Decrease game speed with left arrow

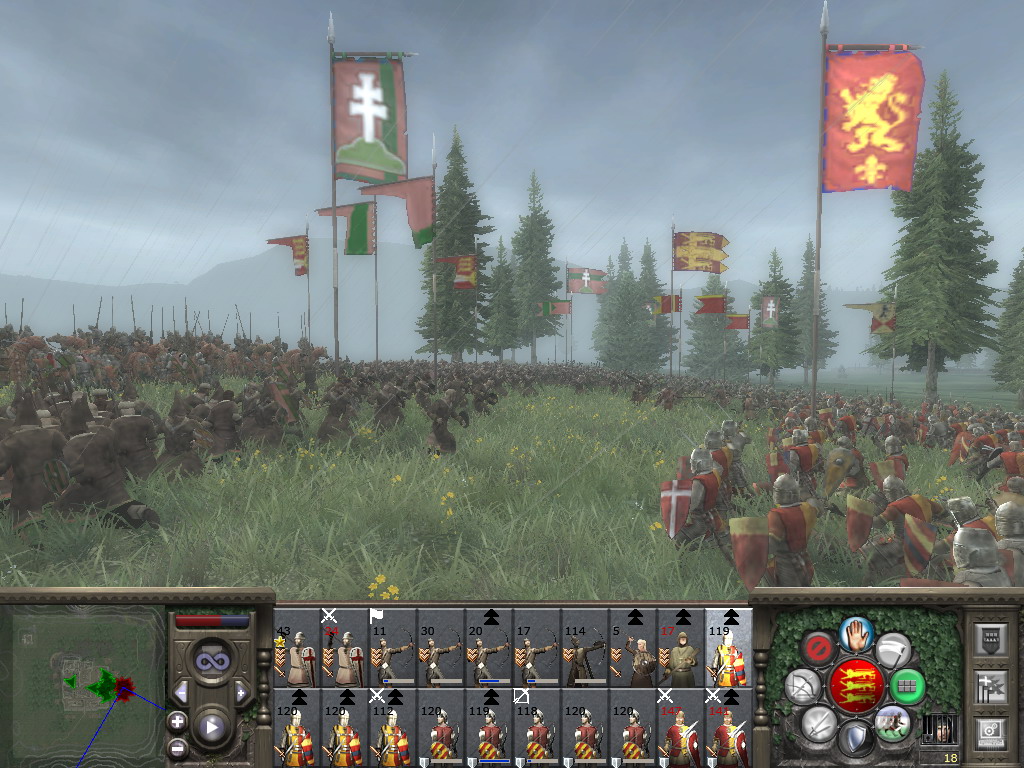point(181,692)
